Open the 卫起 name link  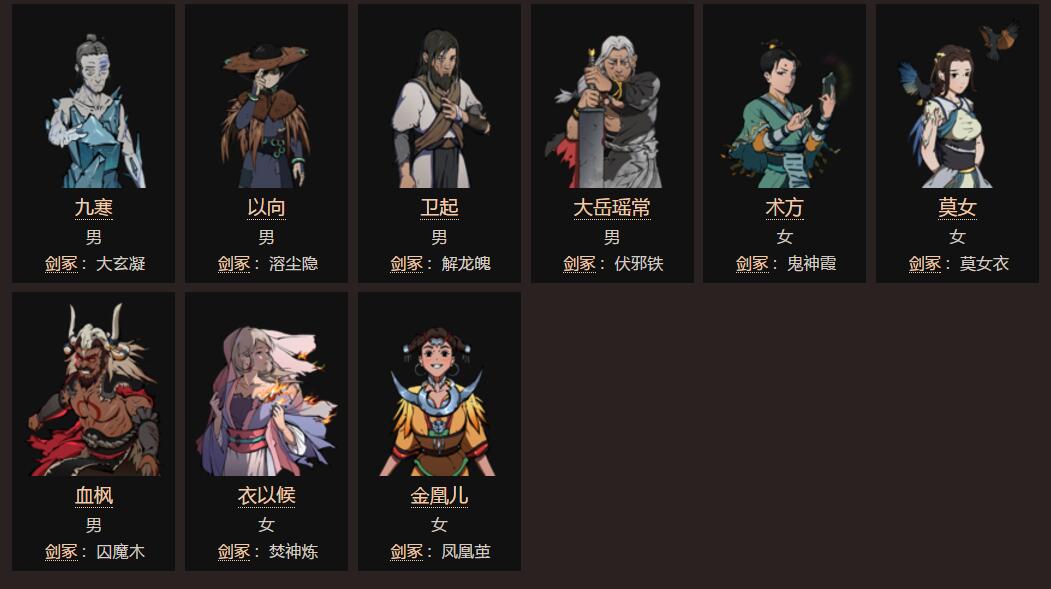(439, 208)
